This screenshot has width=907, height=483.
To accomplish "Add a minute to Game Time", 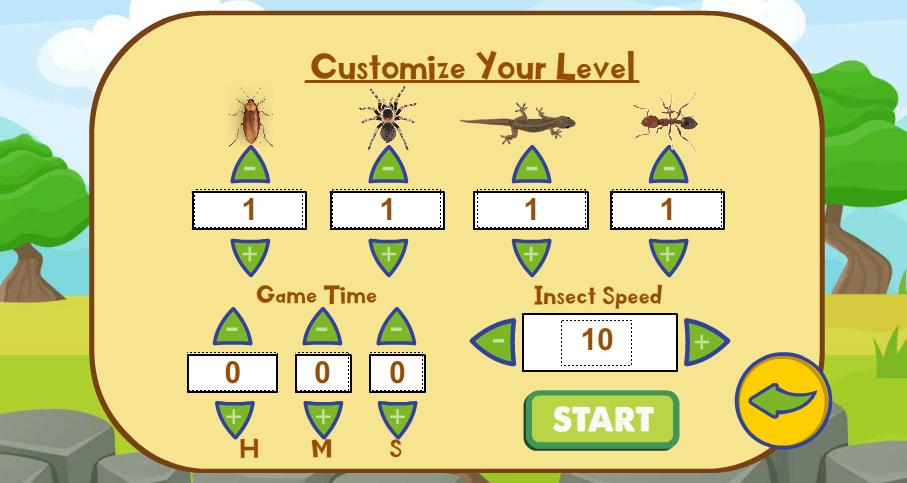I will click(322, 417).
